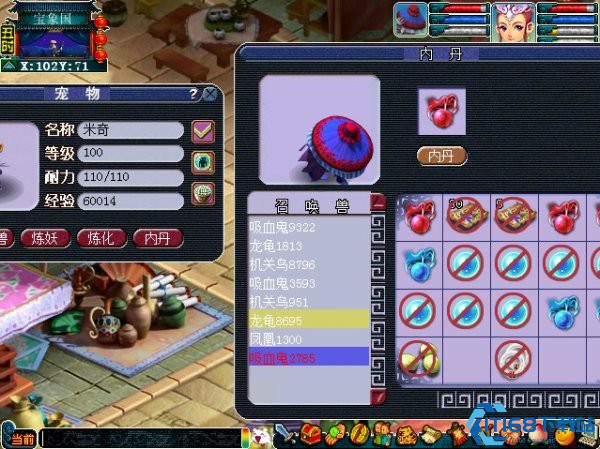The width and height of the screenshot is (600, 449).
Task: Open help with the question mark button
Action: pos(193,94)
